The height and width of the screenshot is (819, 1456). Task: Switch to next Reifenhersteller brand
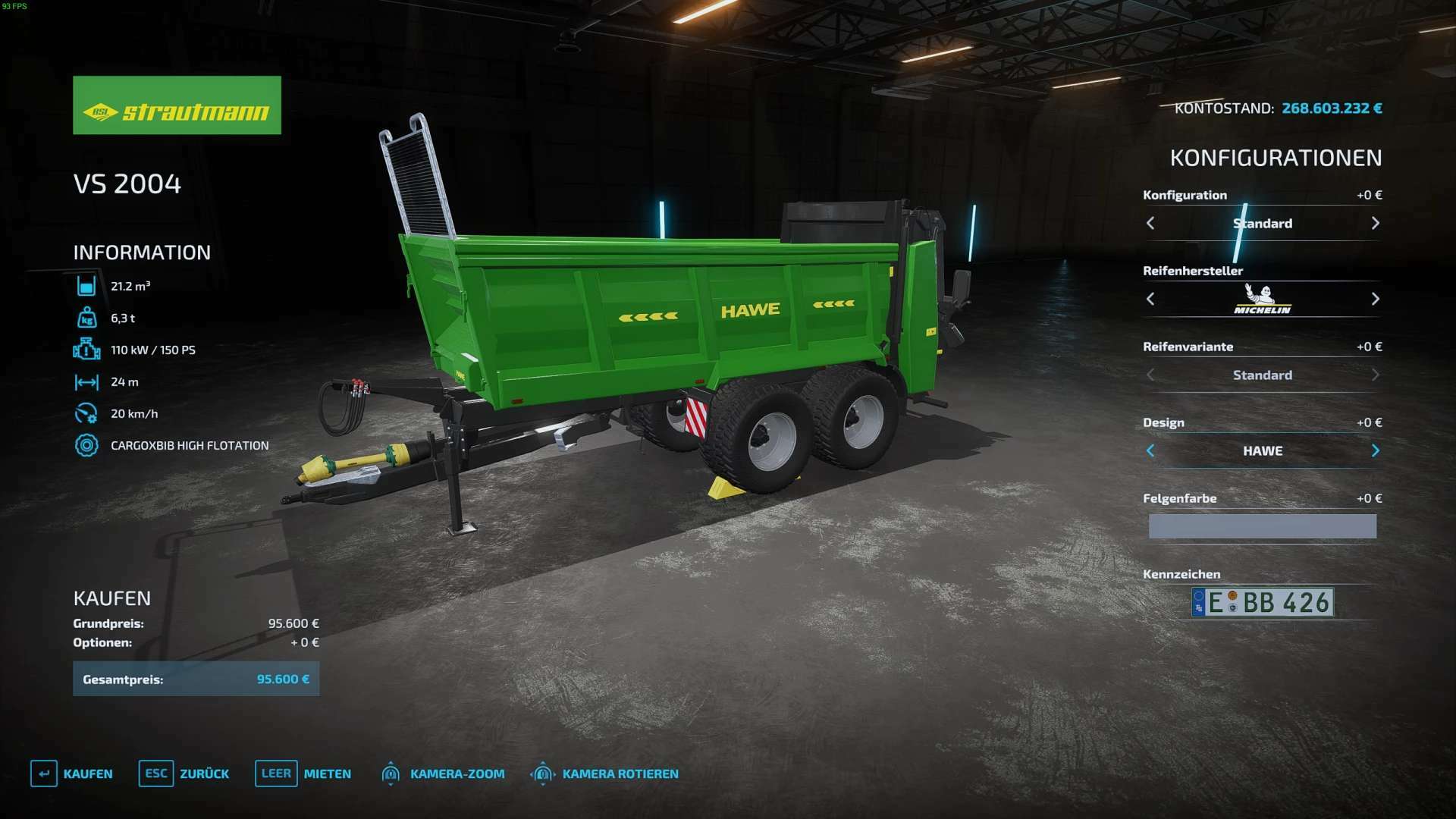1375,299
